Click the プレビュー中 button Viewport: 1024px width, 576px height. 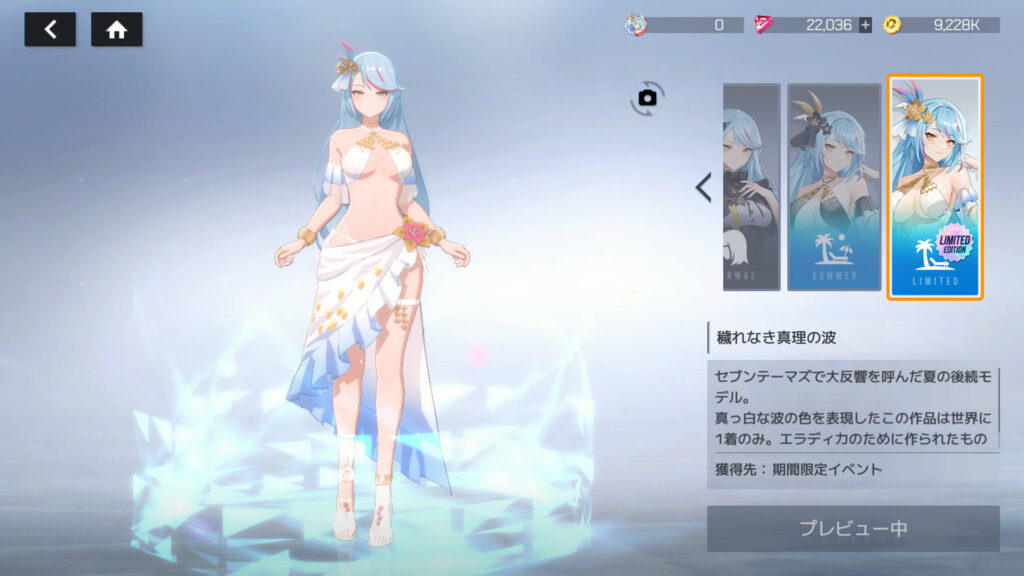(852, 528)
